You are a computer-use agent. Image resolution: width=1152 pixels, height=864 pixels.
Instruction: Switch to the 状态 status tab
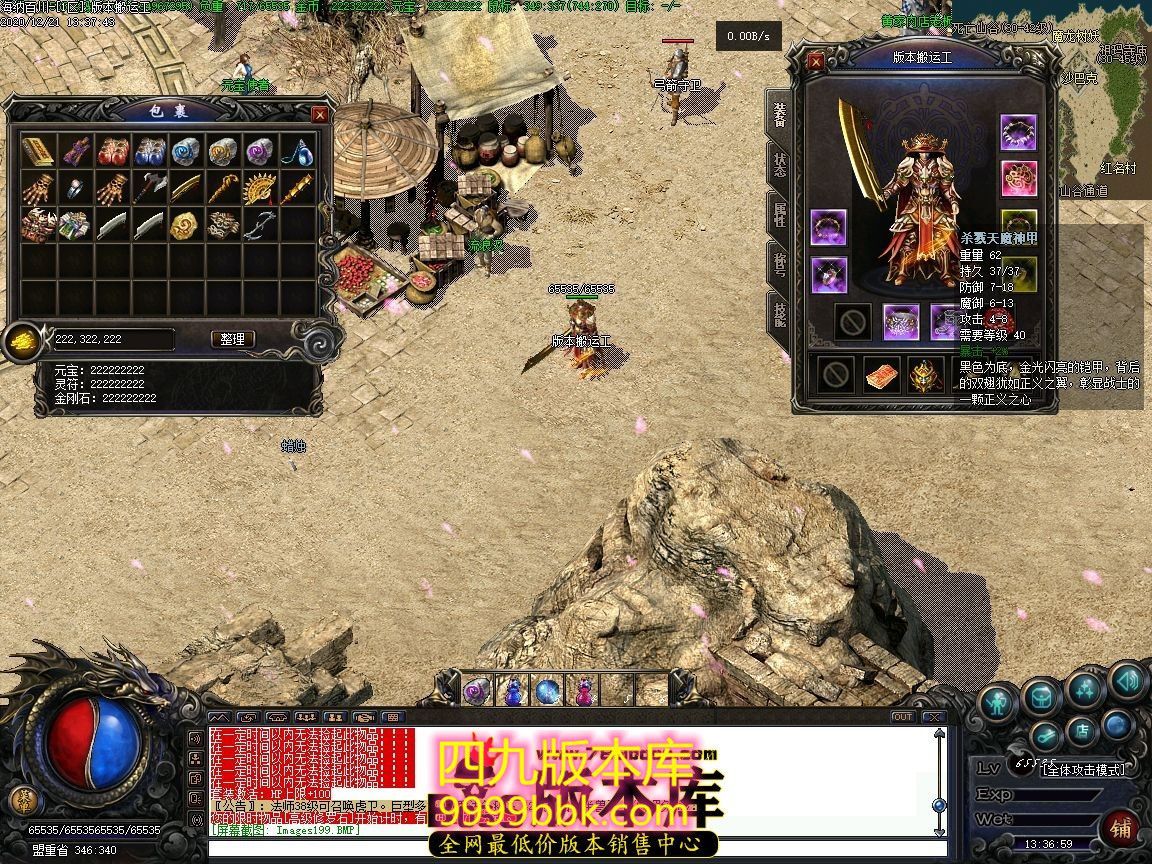pyautogui.click(x=779, y=165)
